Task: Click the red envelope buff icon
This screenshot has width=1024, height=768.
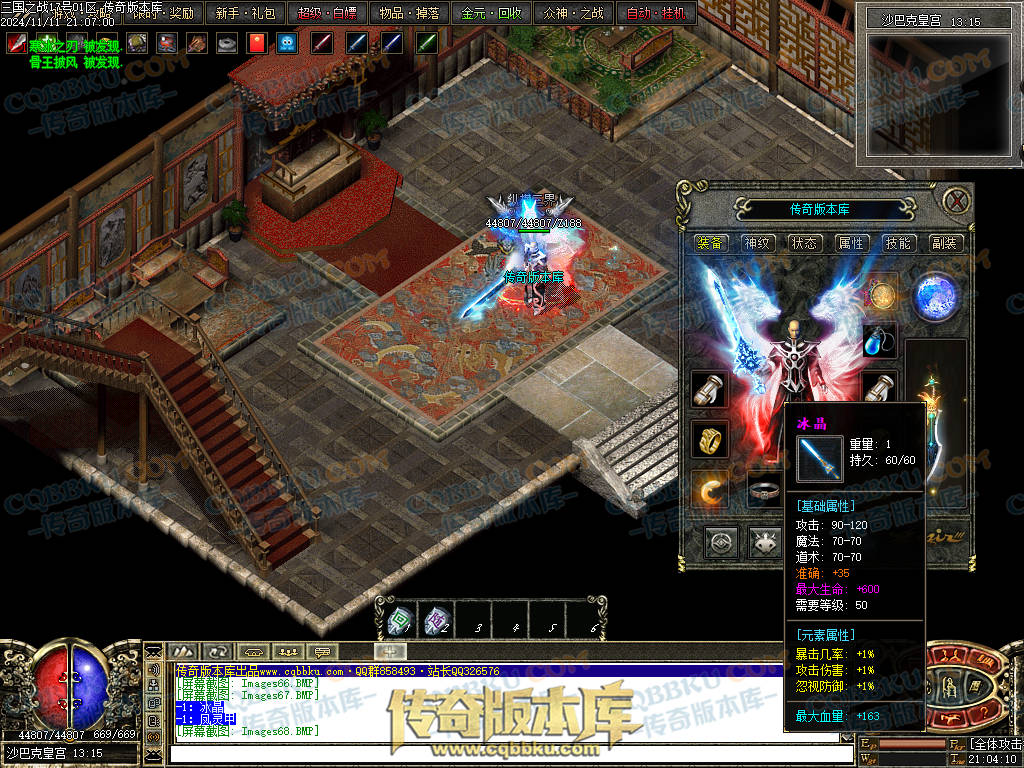Action: [256, 43]
